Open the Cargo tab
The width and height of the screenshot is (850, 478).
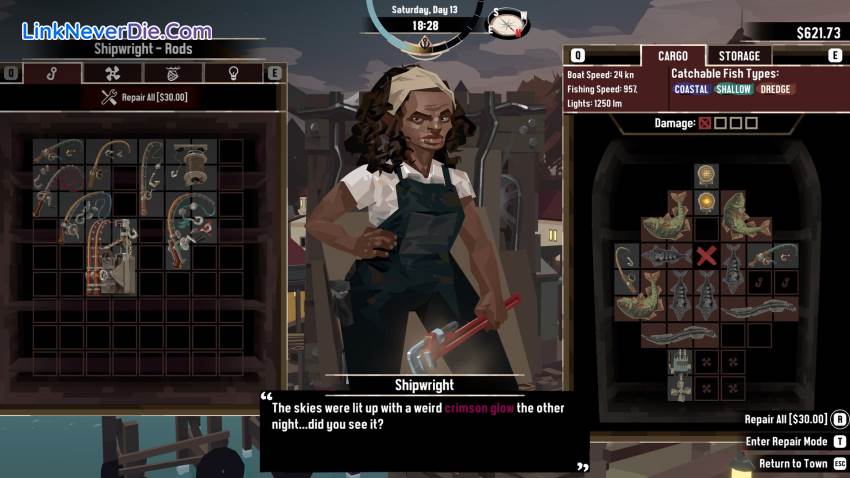[x=672, y=56]
